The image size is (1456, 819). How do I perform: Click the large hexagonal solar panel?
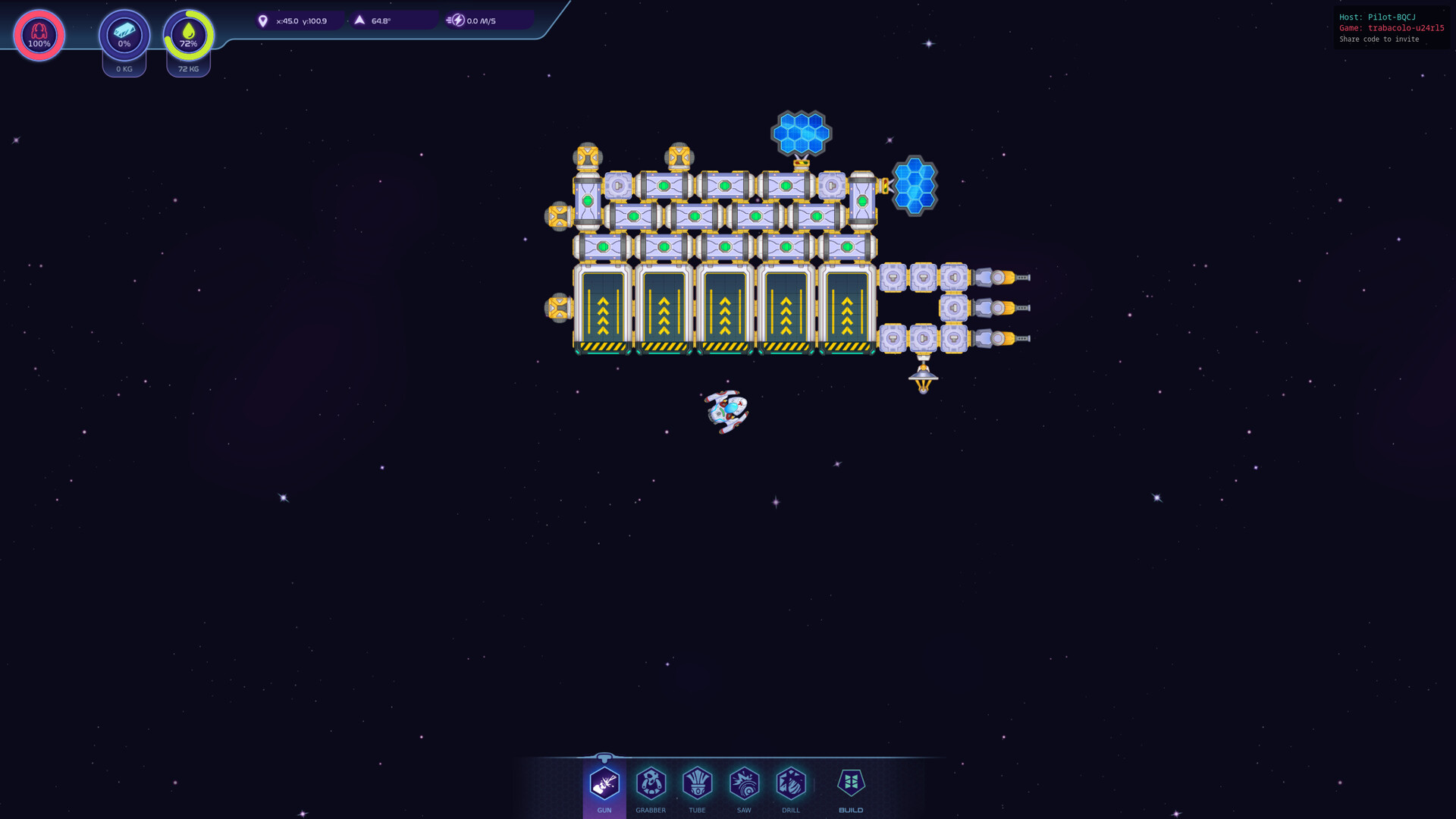click(x=801, y=133)
